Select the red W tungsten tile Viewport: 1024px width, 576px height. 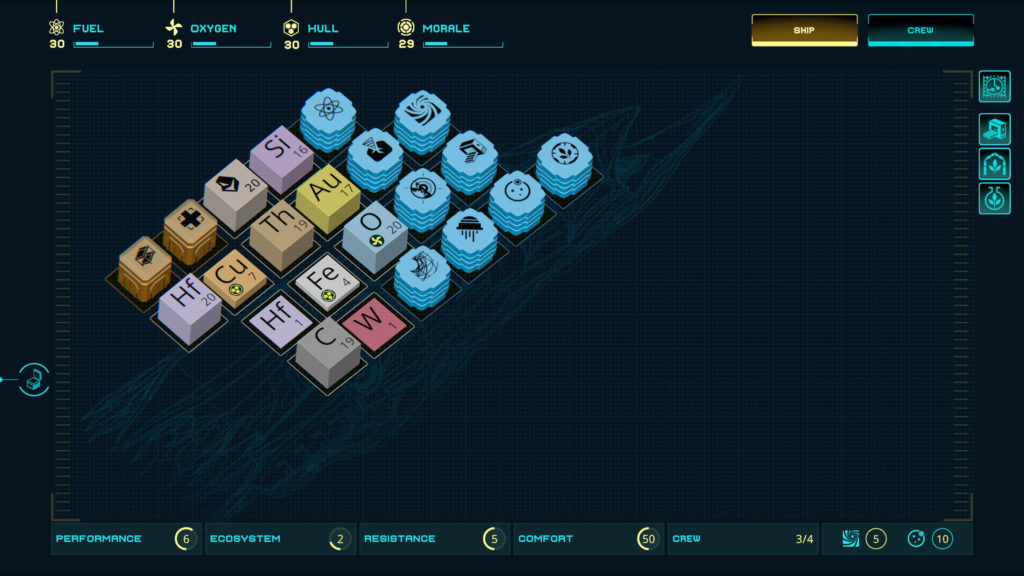pyautogui.click(x=372, y=320)
